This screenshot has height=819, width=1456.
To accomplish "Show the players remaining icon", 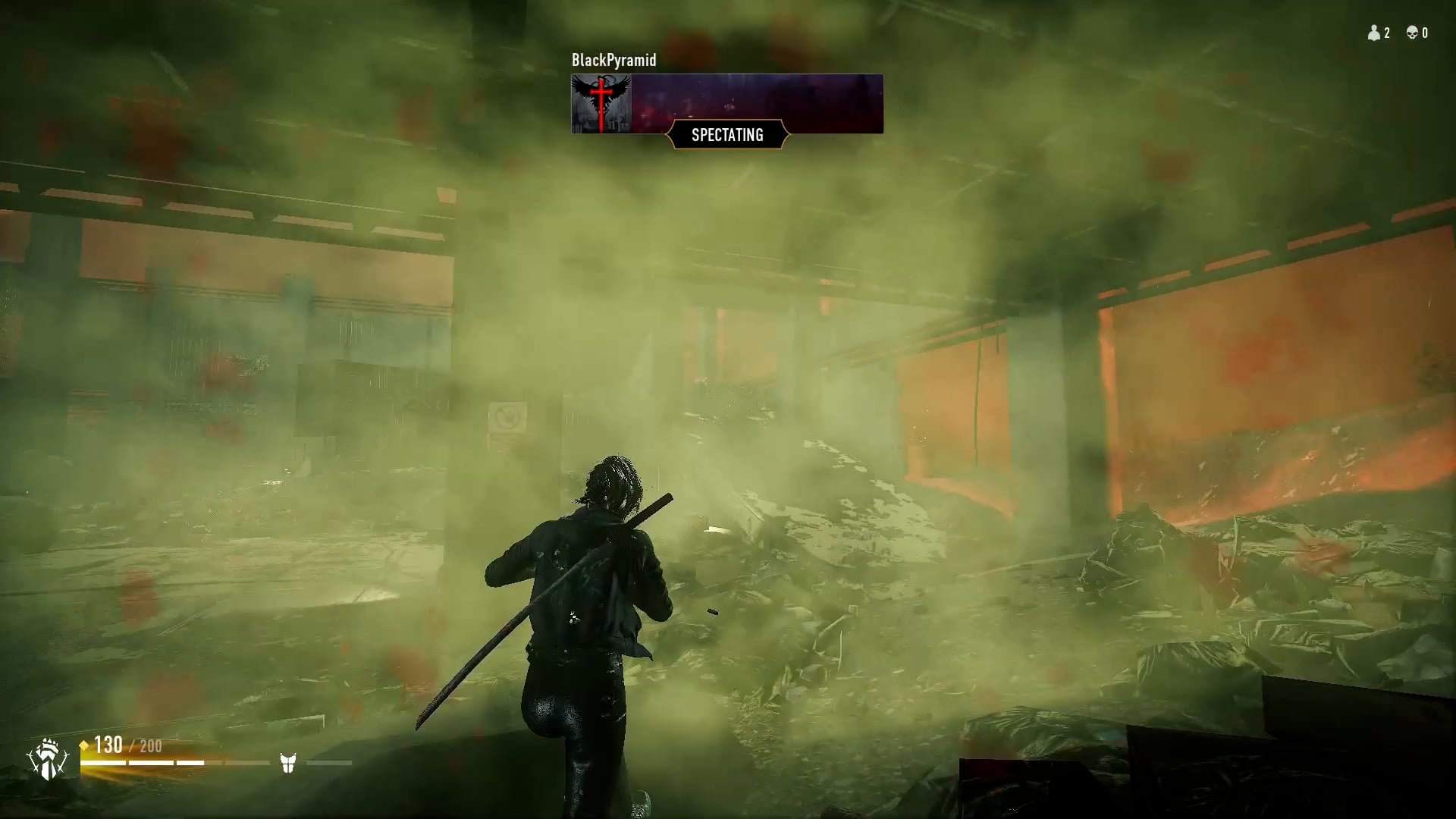I will (1373, 33).
